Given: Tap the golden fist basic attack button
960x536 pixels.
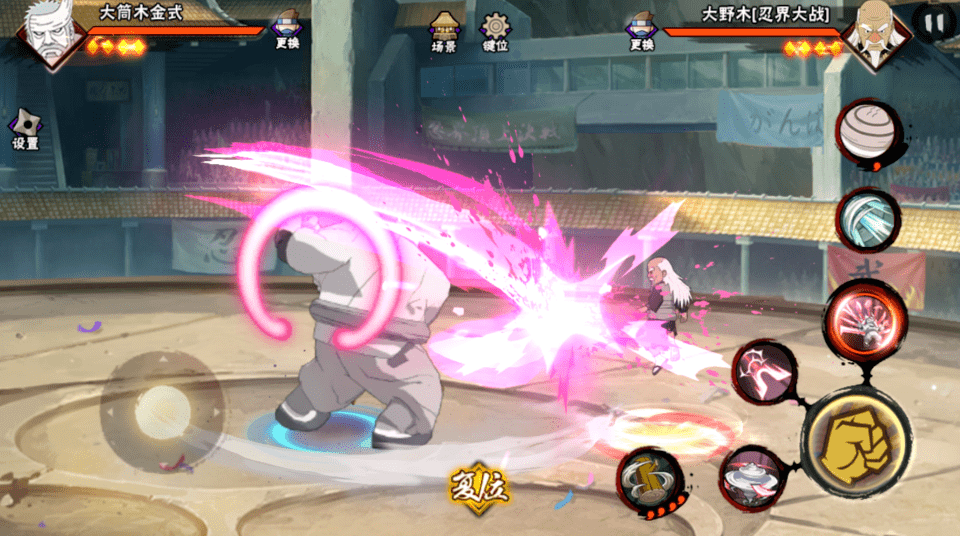Looking at the screenshot, I should pyautogui.click(x=854, y=442).
